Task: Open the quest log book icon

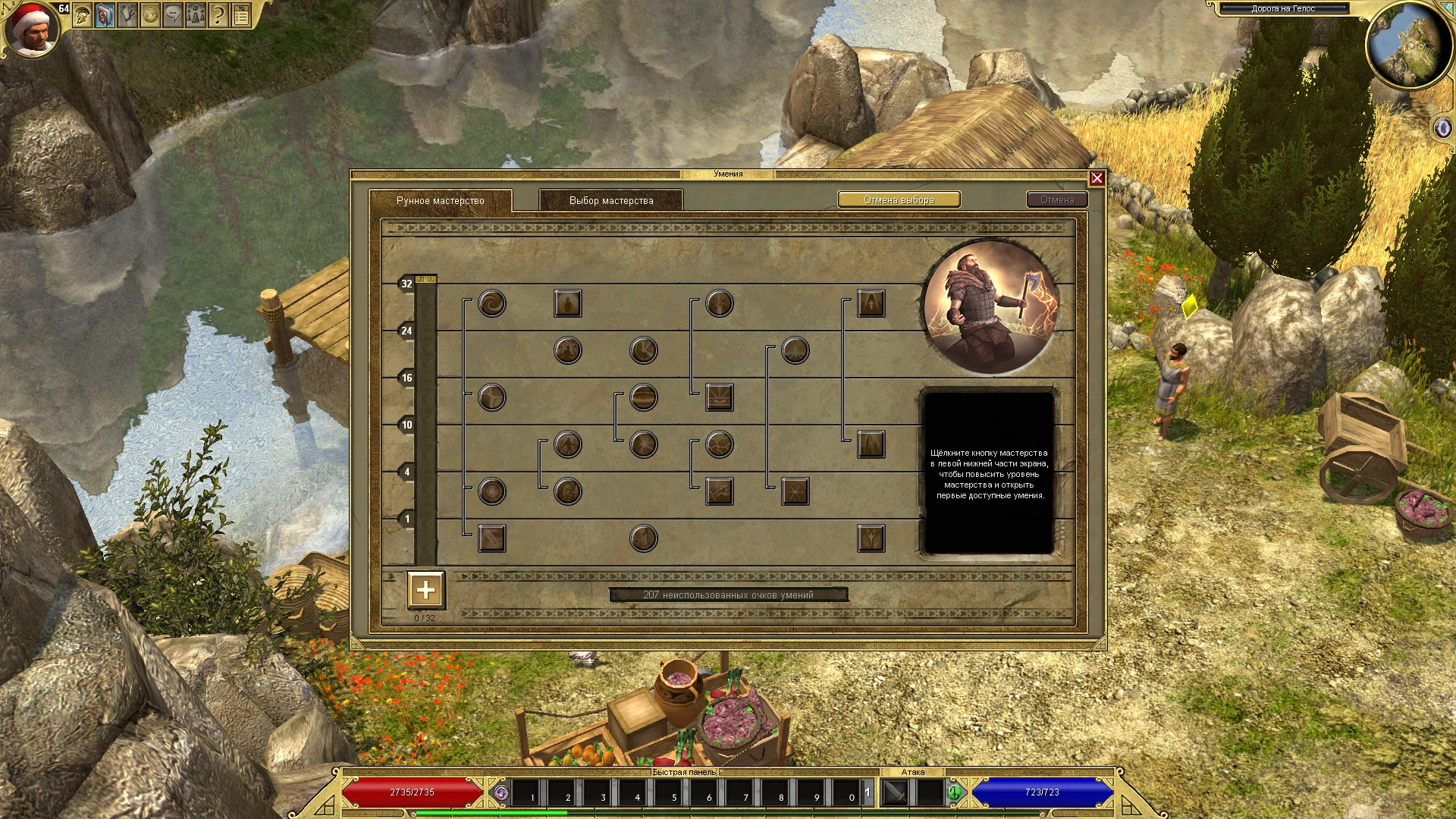Action: pyautogui.click(x=105, y=15)
